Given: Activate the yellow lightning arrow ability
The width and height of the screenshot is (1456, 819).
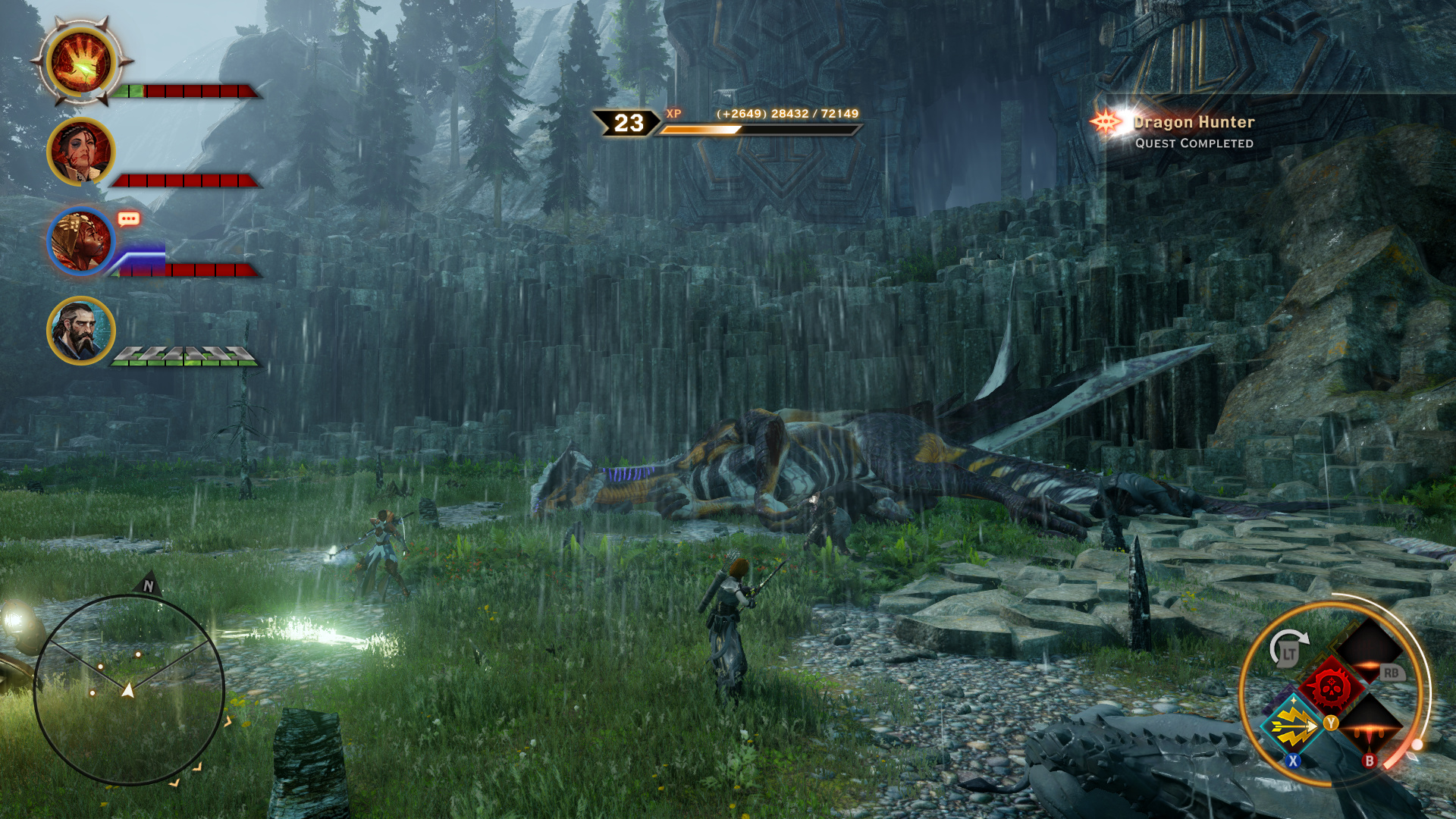Looking at the screenshot, I should [1294, 726].
